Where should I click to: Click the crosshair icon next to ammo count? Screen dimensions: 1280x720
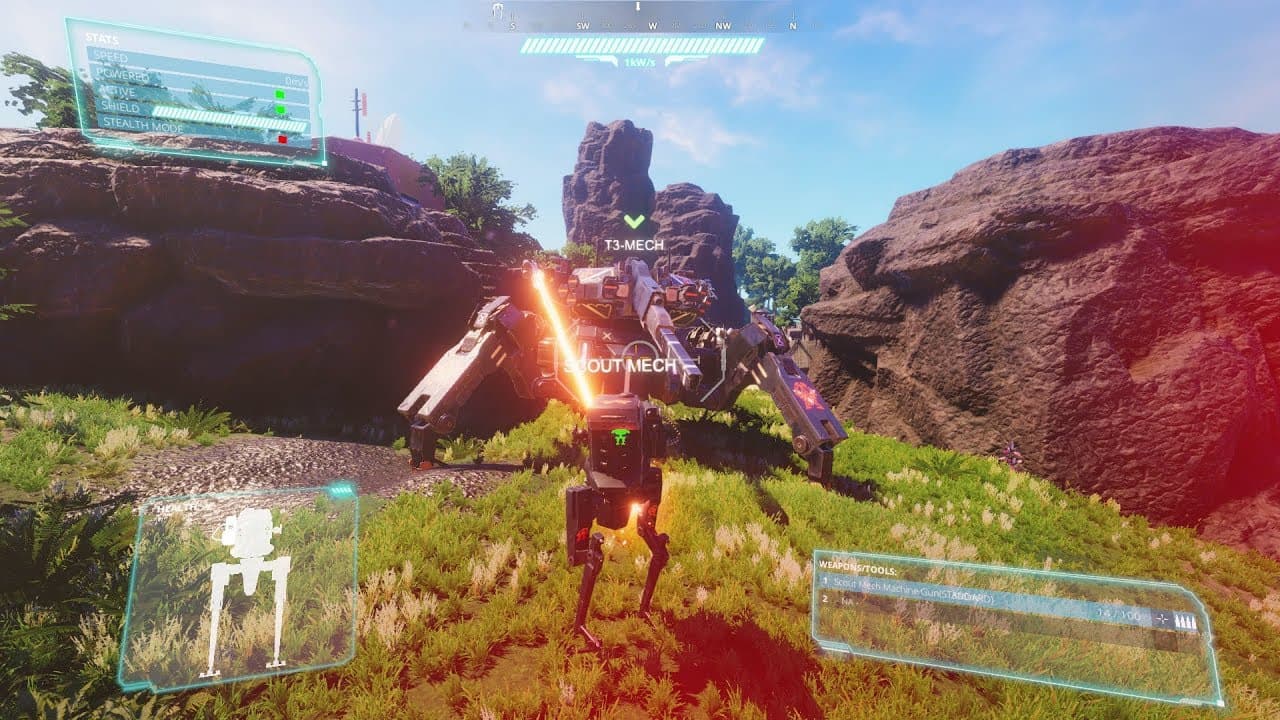1161,617
